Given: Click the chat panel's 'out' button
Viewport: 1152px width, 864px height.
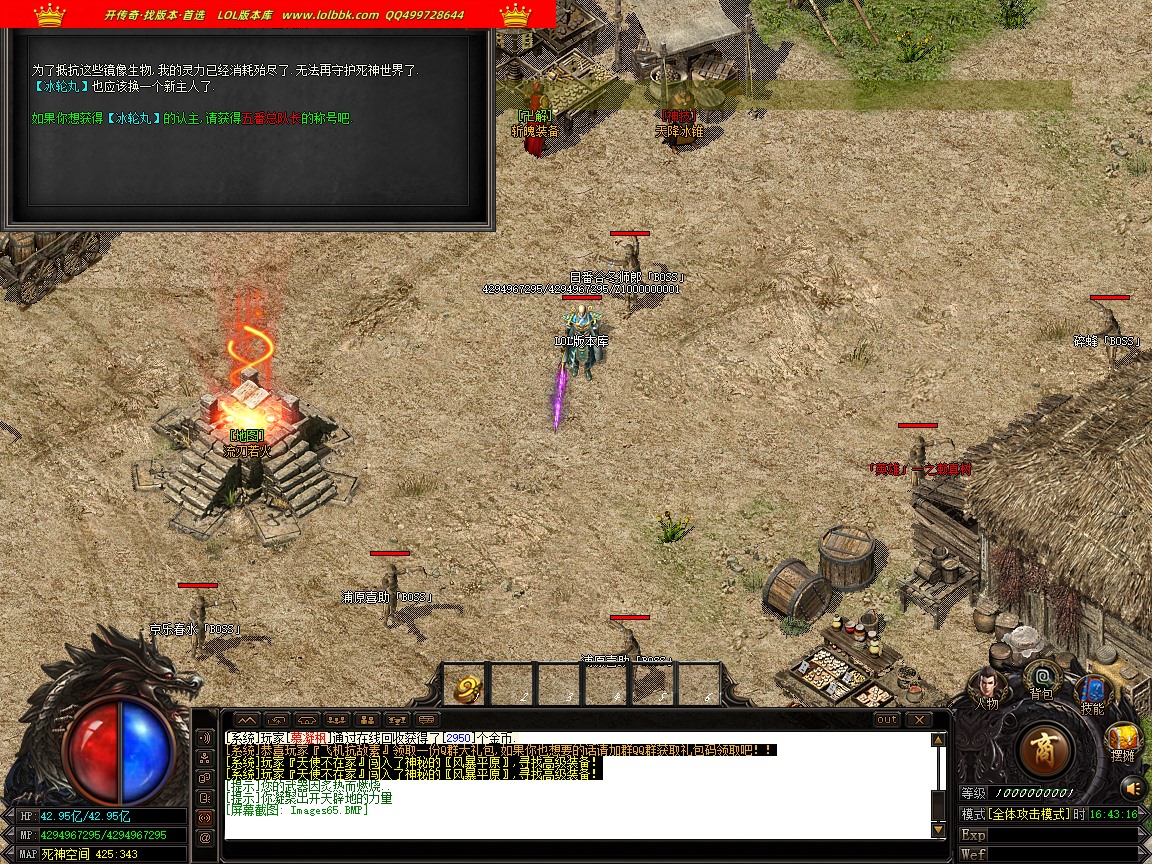Looking at the screenshot, I should [x=886, y=719].
